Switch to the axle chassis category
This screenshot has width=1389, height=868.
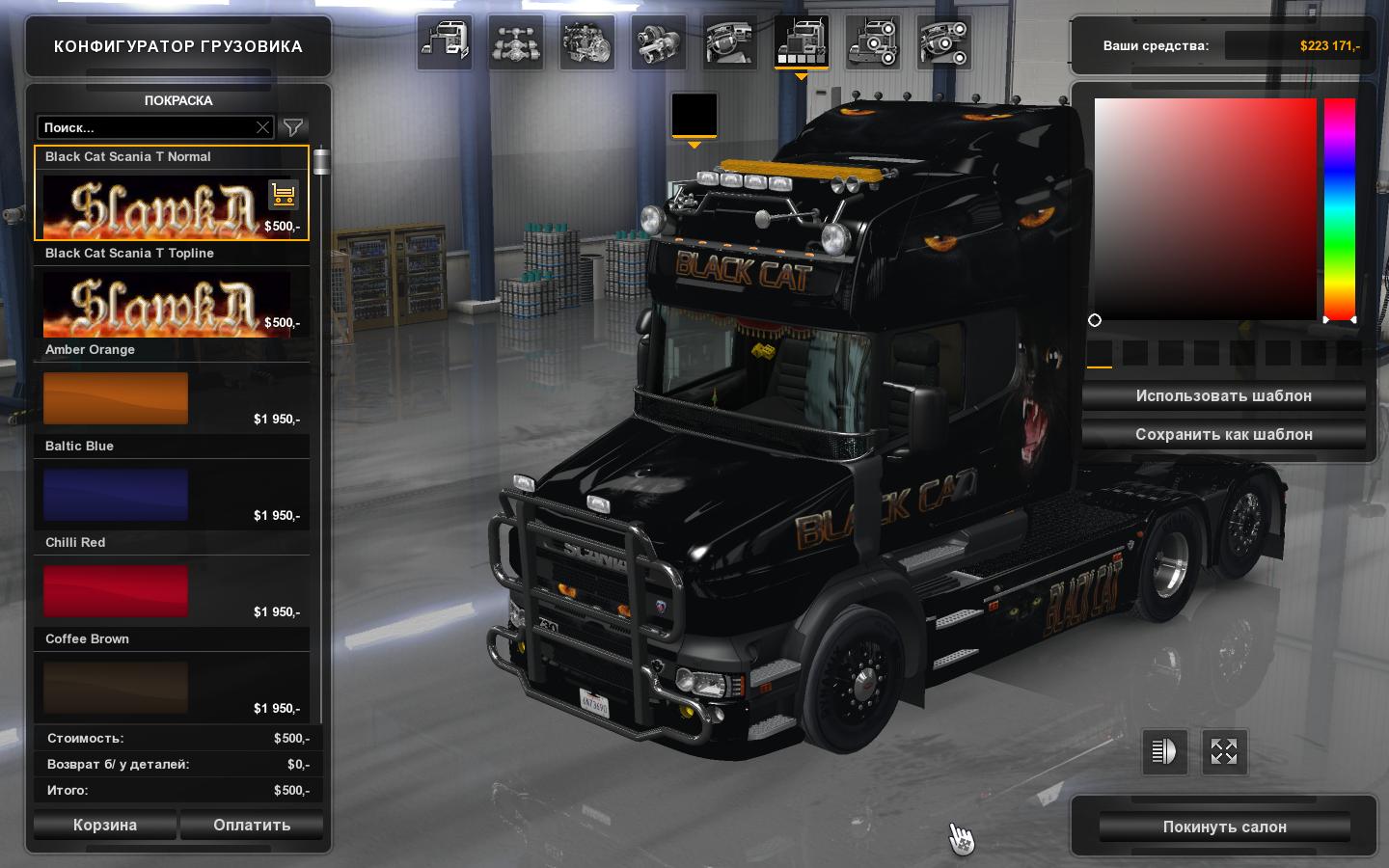click(x=516, y=43)
